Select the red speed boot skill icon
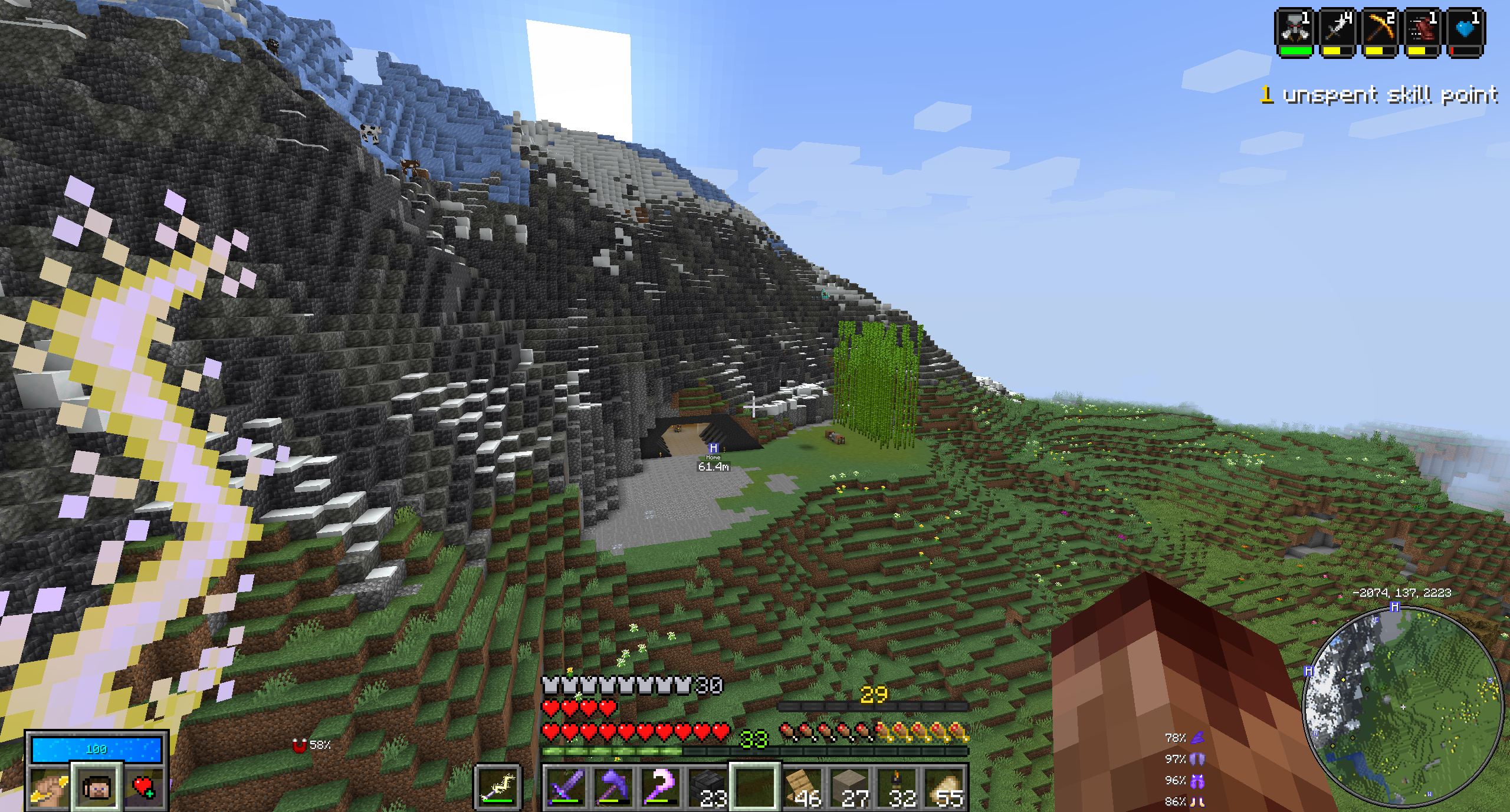 (1423, 29)
